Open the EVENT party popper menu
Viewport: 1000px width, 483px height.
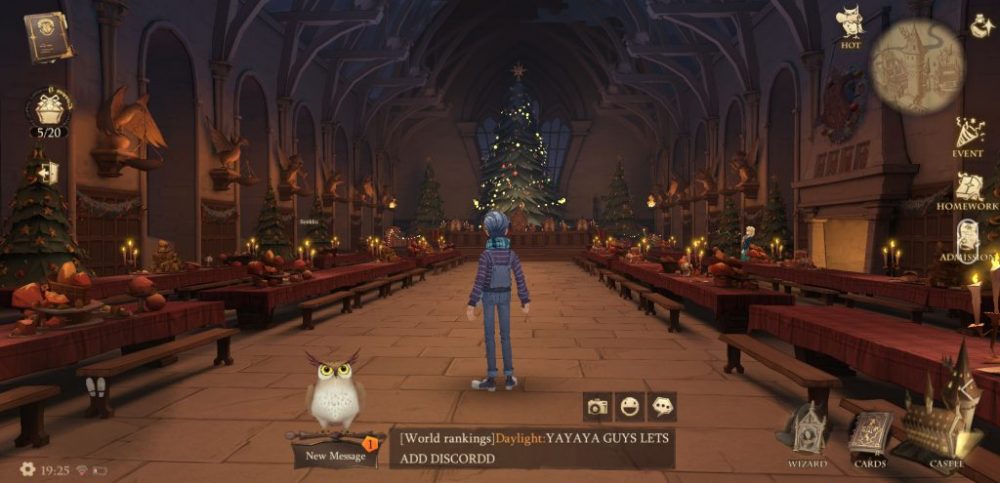tap(968, 136)
